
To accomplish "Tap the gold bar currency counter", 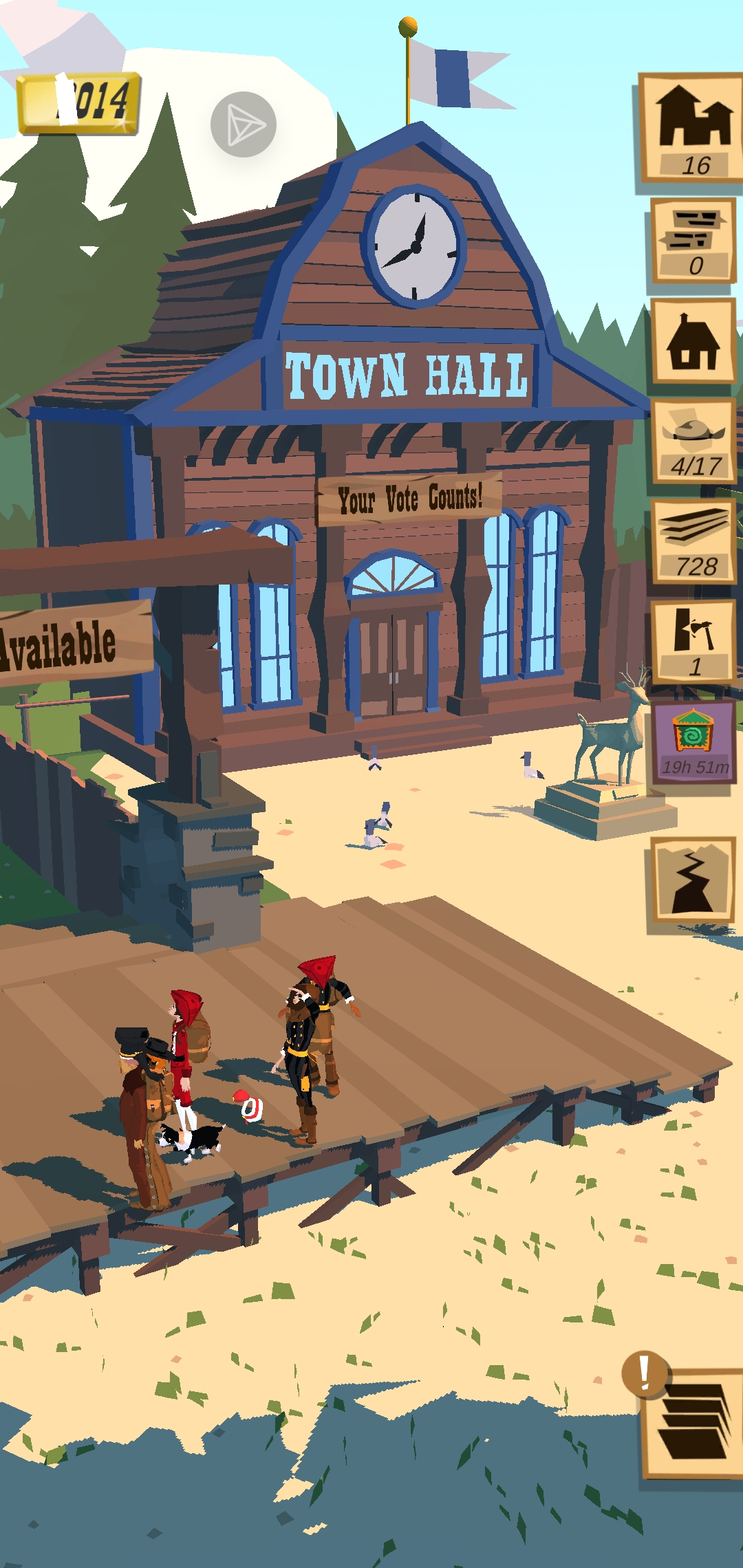I will (x=79, y=103).
